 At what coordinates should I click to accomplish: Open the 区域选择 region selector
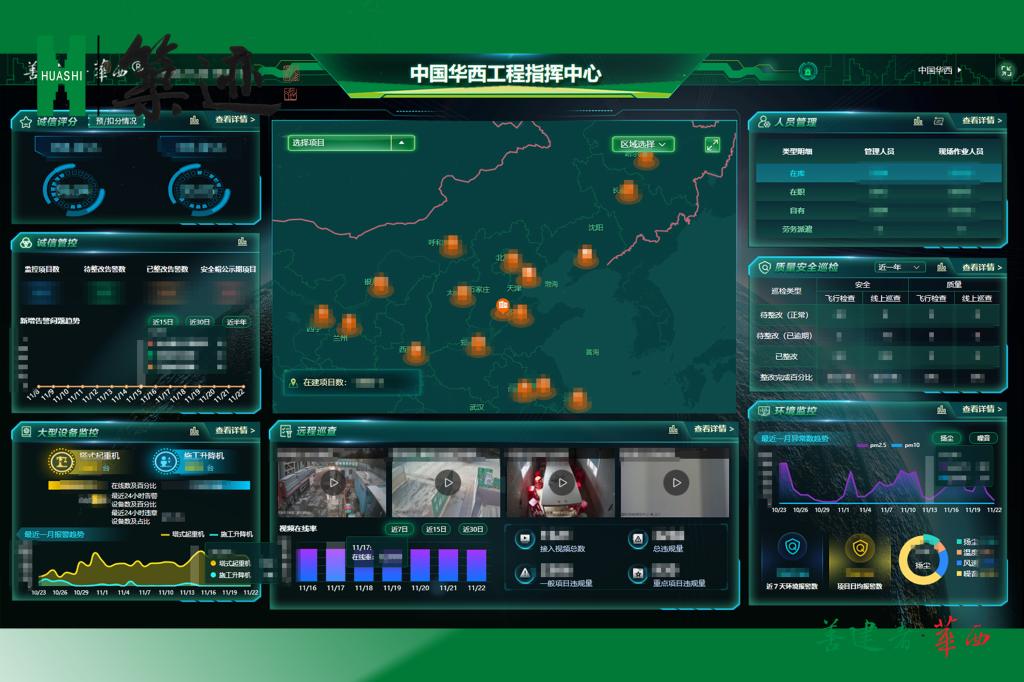[x=643, y=144]
